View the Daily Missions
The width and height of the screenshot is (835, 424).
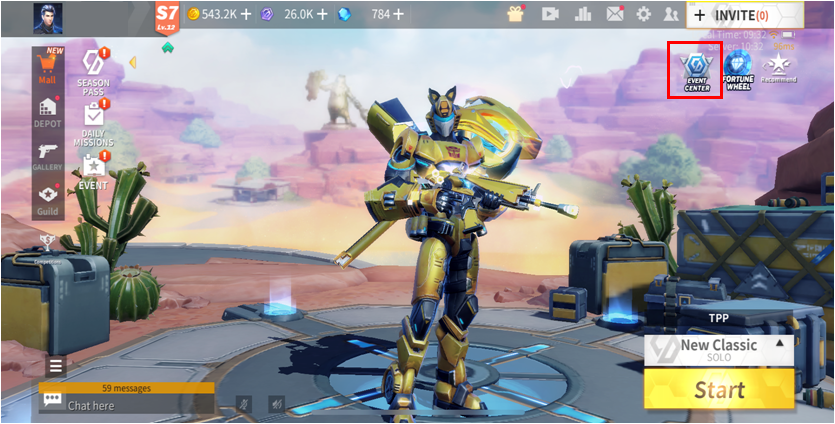point(93,125)
